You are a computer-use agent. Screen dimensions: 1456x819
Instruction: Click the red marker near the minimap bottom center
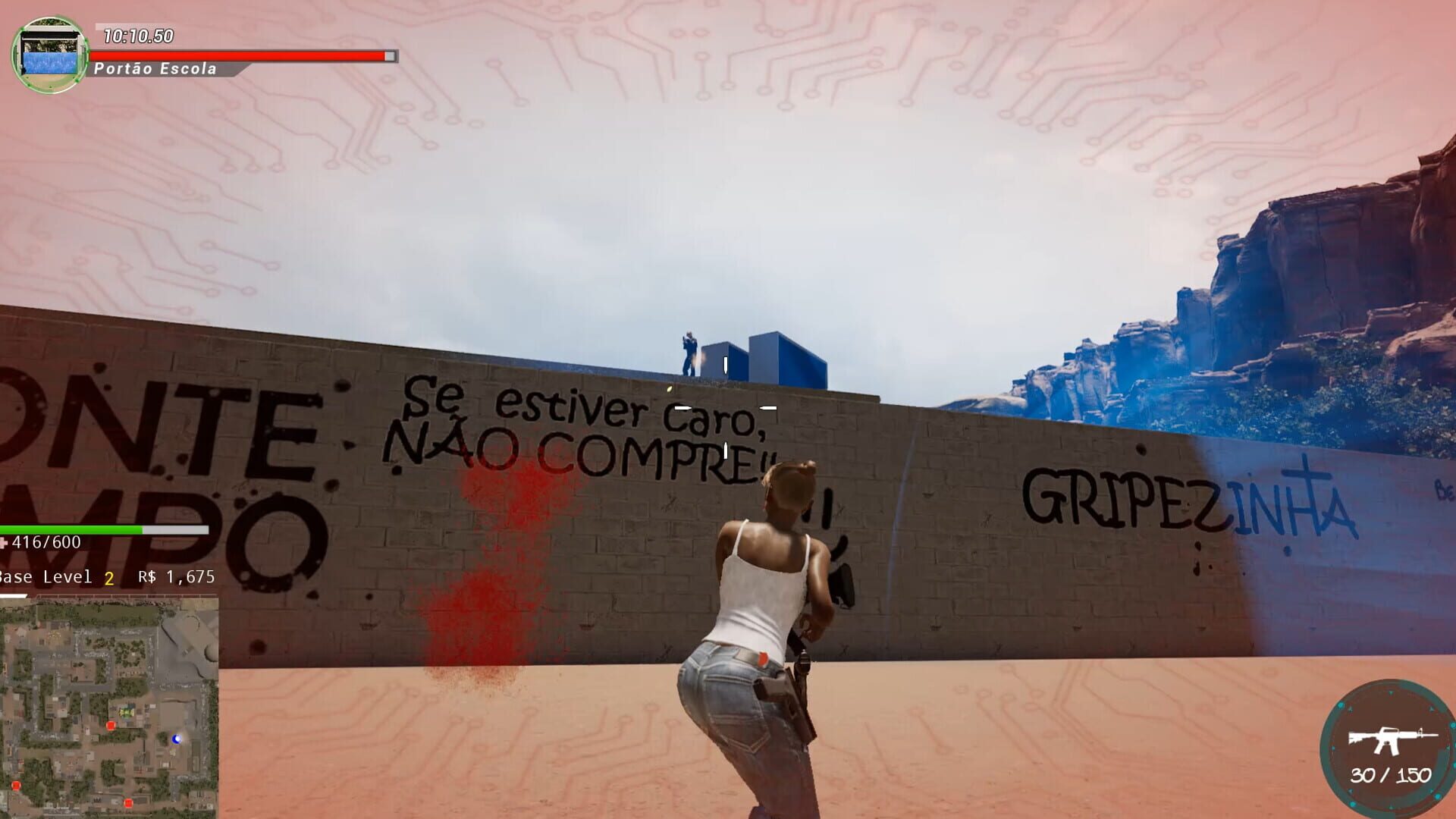[129, 802]
